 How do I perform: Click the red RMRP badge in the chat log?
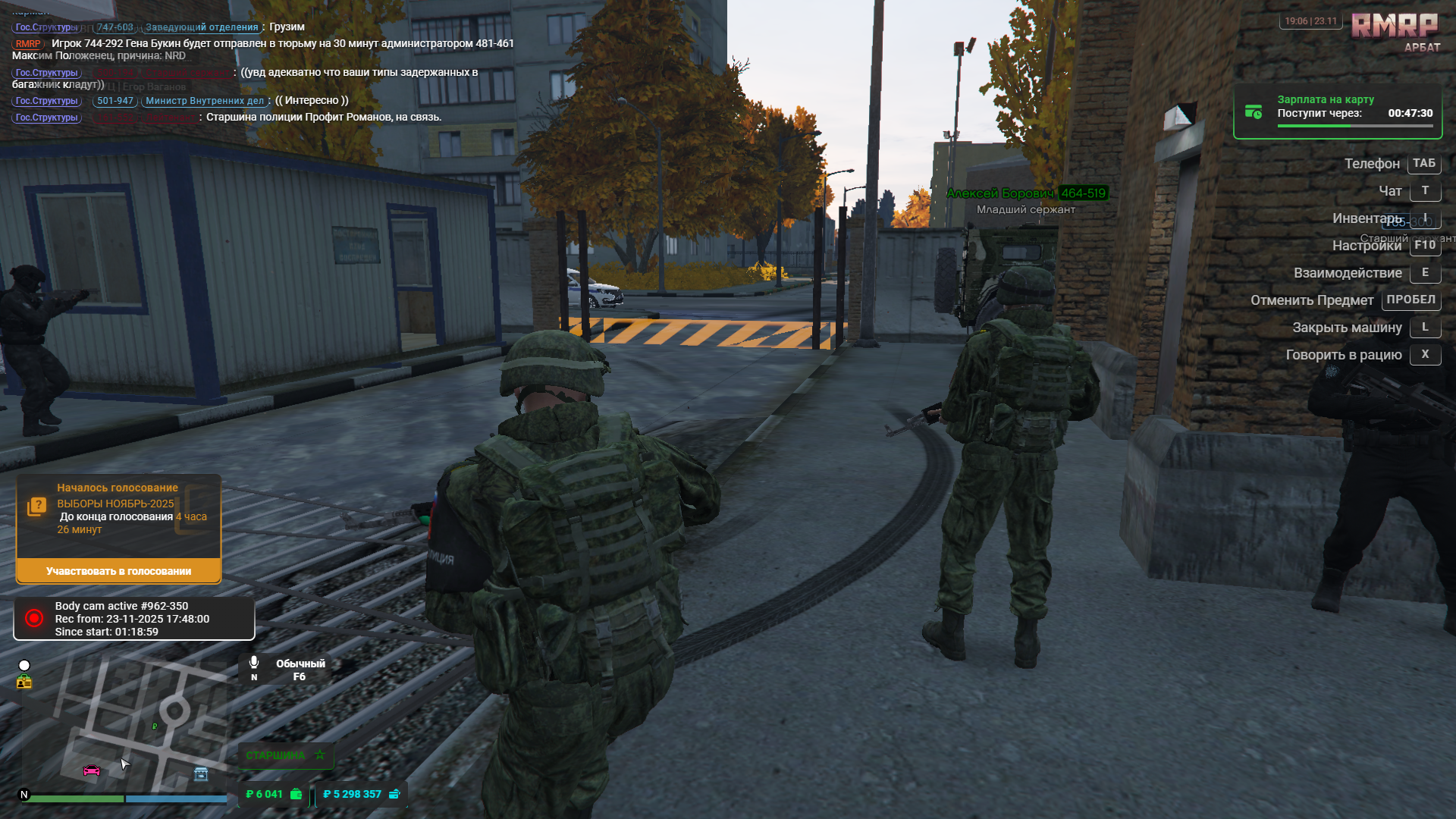[x=27, y=43]
